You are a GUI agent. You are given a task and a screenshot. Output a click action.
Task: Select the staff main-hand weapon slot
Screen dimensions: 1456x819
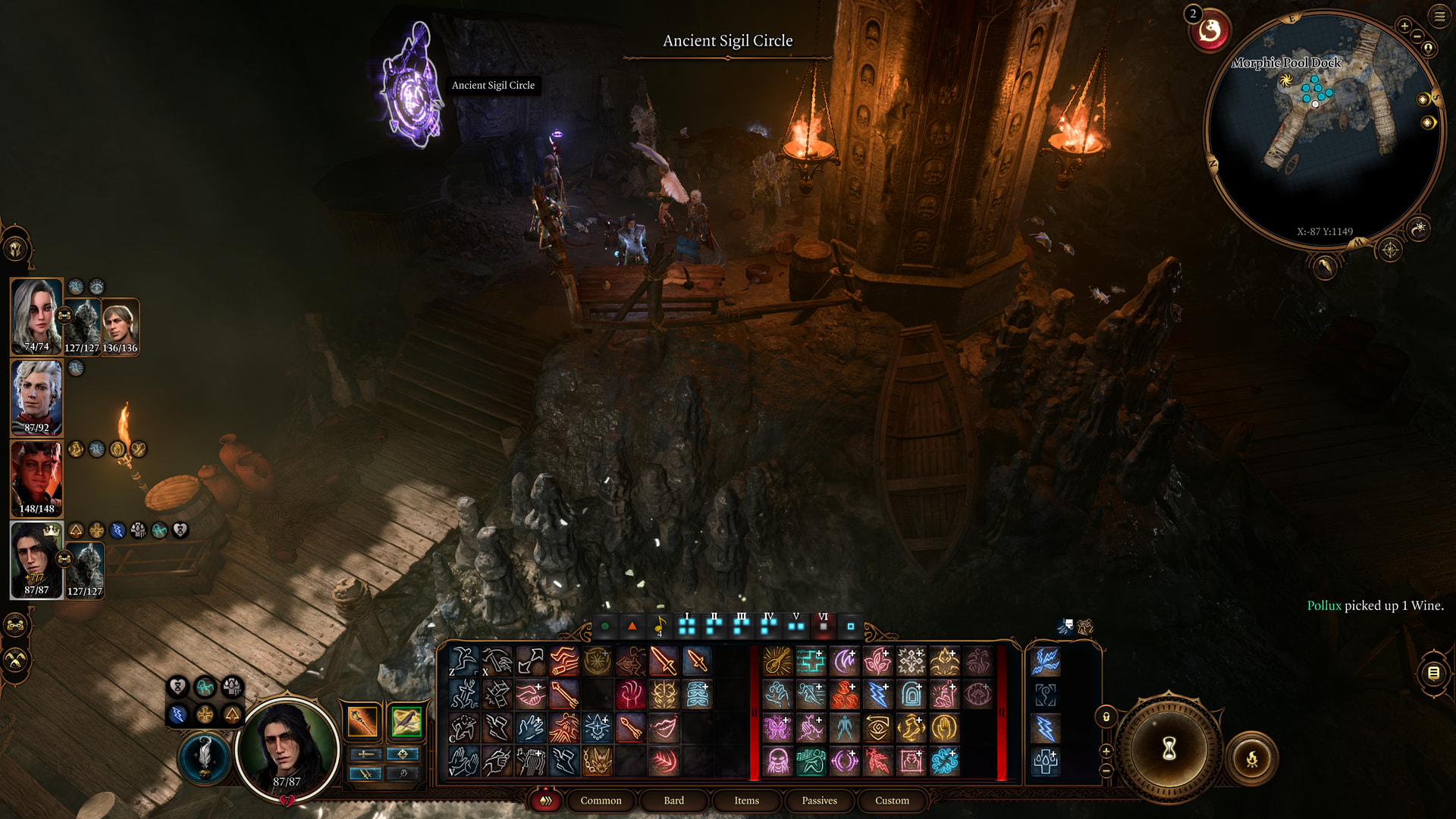coord(362,721)
